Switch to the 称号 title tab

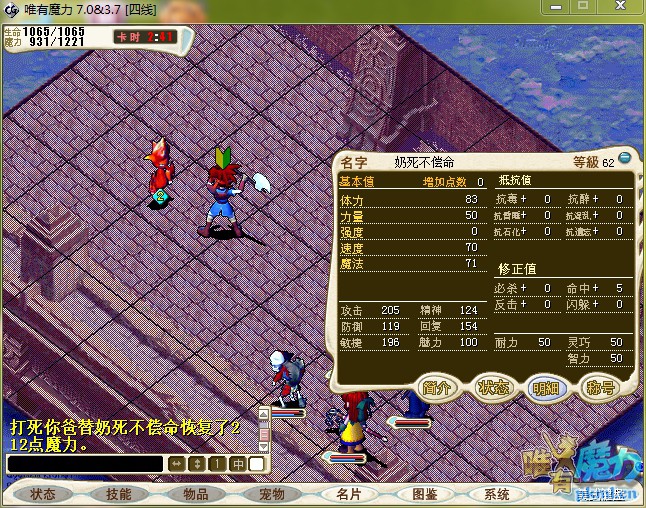[600, 387]
